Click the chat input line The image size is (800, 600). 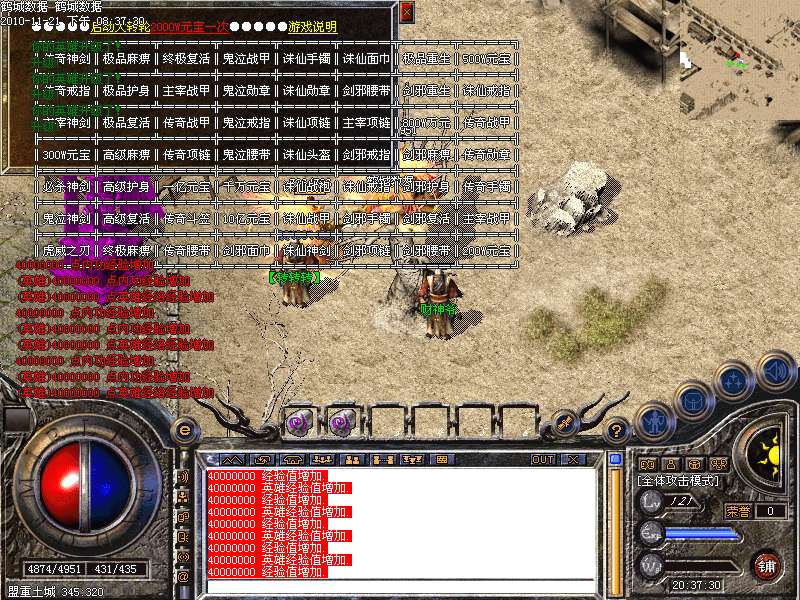(400, 586)
